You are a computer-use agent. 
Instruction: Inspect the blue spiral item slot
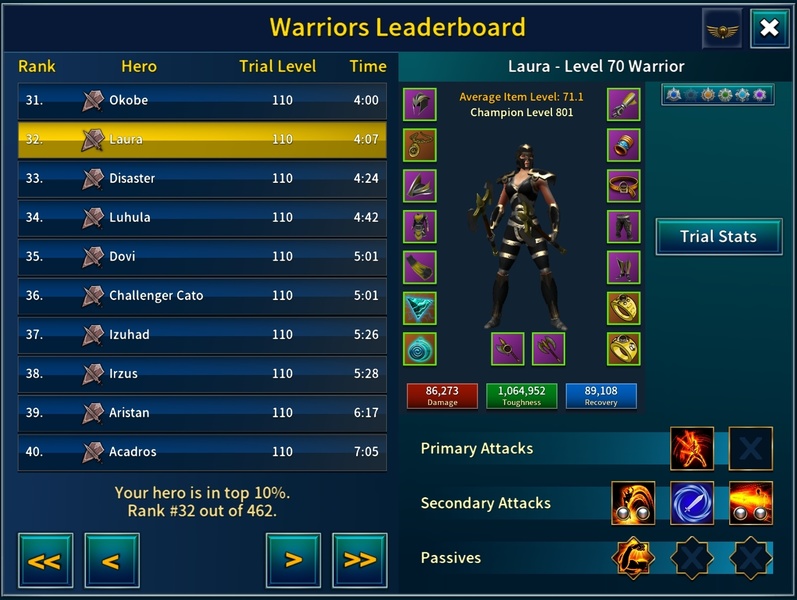pos(420,349)
